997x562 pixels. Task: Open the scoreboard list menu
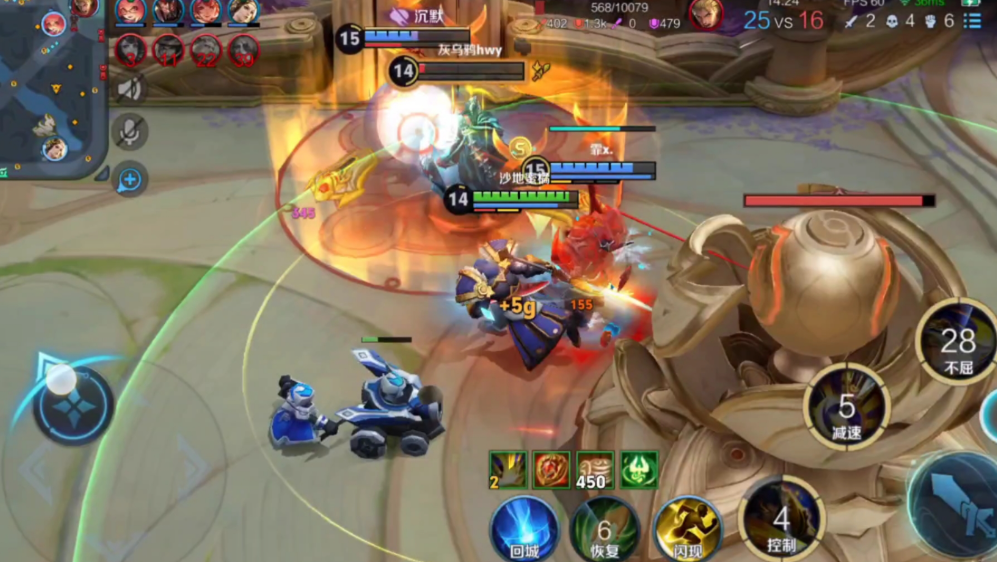[973, 19]
